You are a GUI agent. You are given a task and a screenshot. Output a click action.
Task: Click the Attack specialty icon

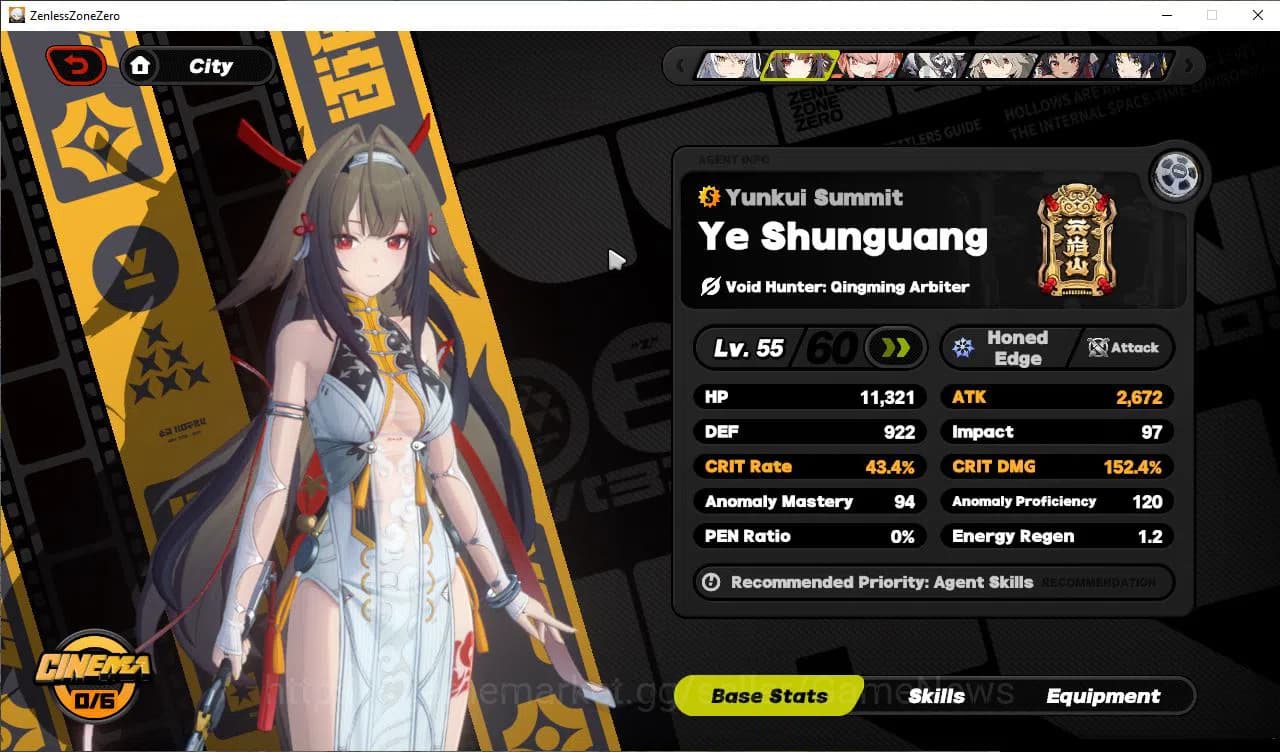point(1100,349)
